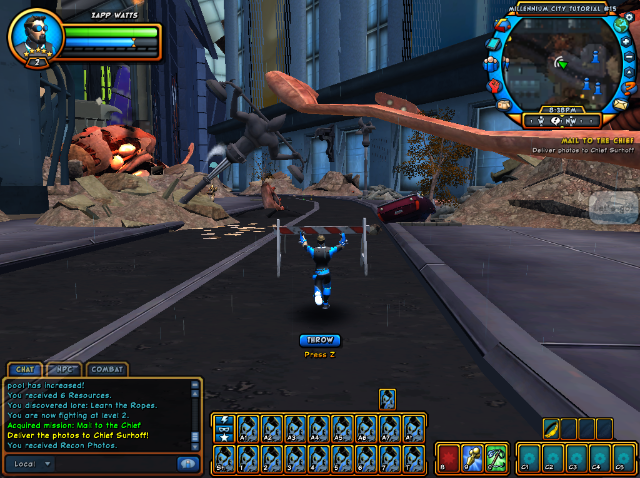
Task: Select the Mail to the Chief mission tracker
Action: click(x=600, y=140)
